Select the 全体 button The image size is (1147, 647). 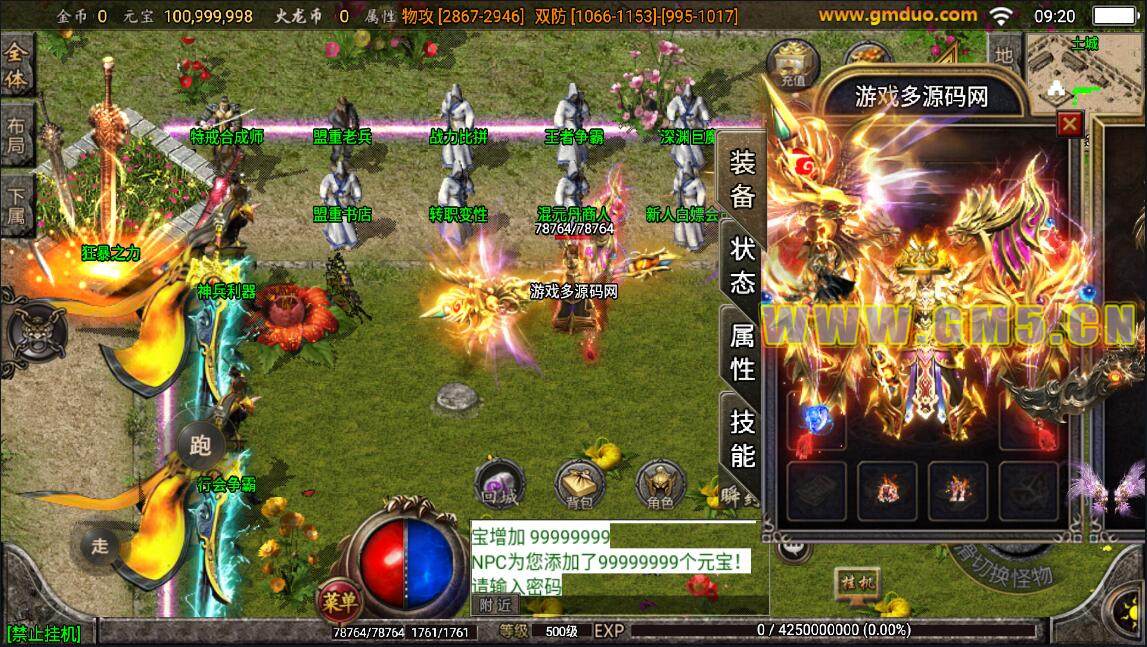tap(17, 65)
